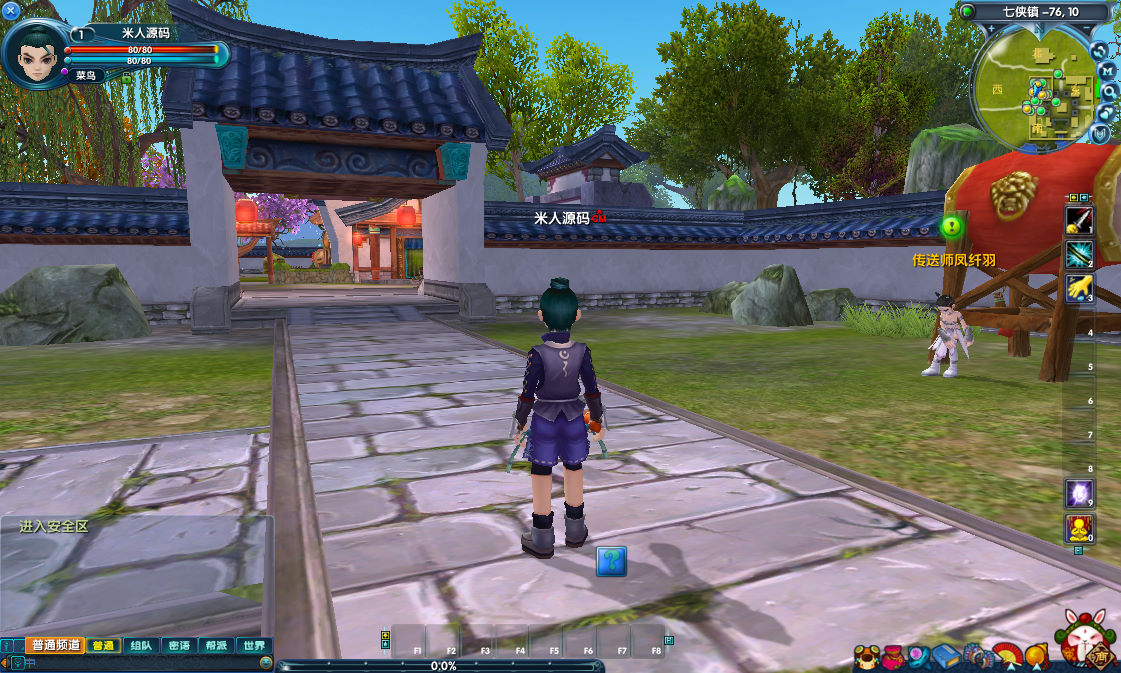Viewport: 1121px width, 673px height.
Task: Open the rabbit mascot shop button
Action: click(1083, 639)
